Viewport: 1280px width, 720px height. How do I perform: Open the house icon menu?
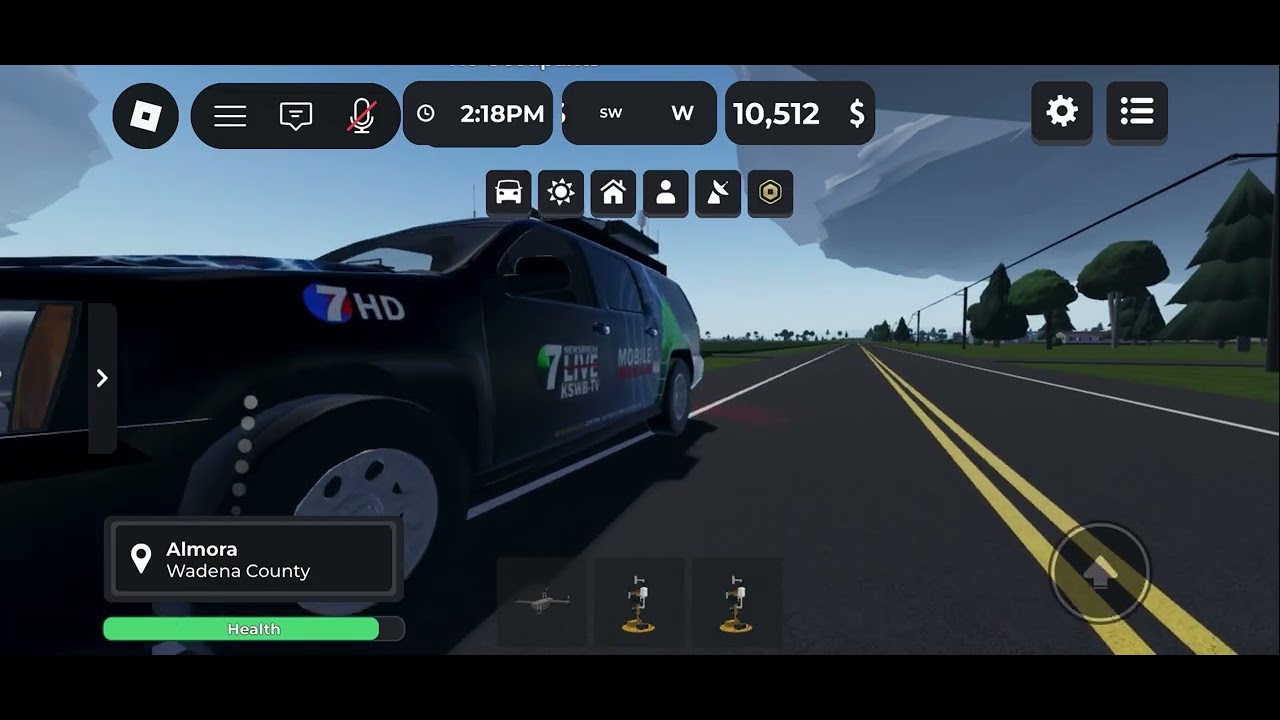[613, 192]
